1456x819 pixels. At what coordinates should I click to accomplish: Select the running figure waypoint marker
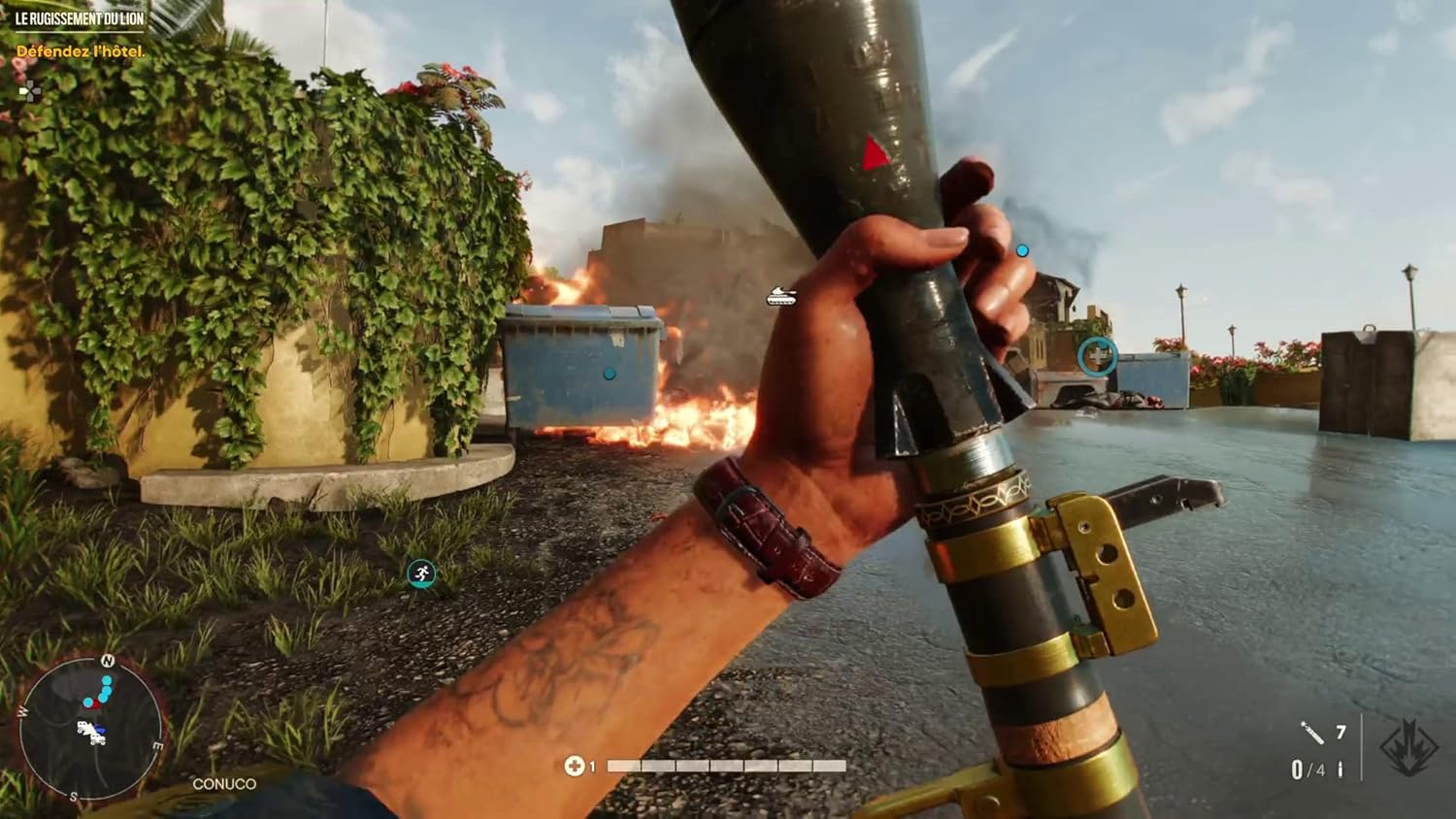pyautogui.click(x=421, y=573)
